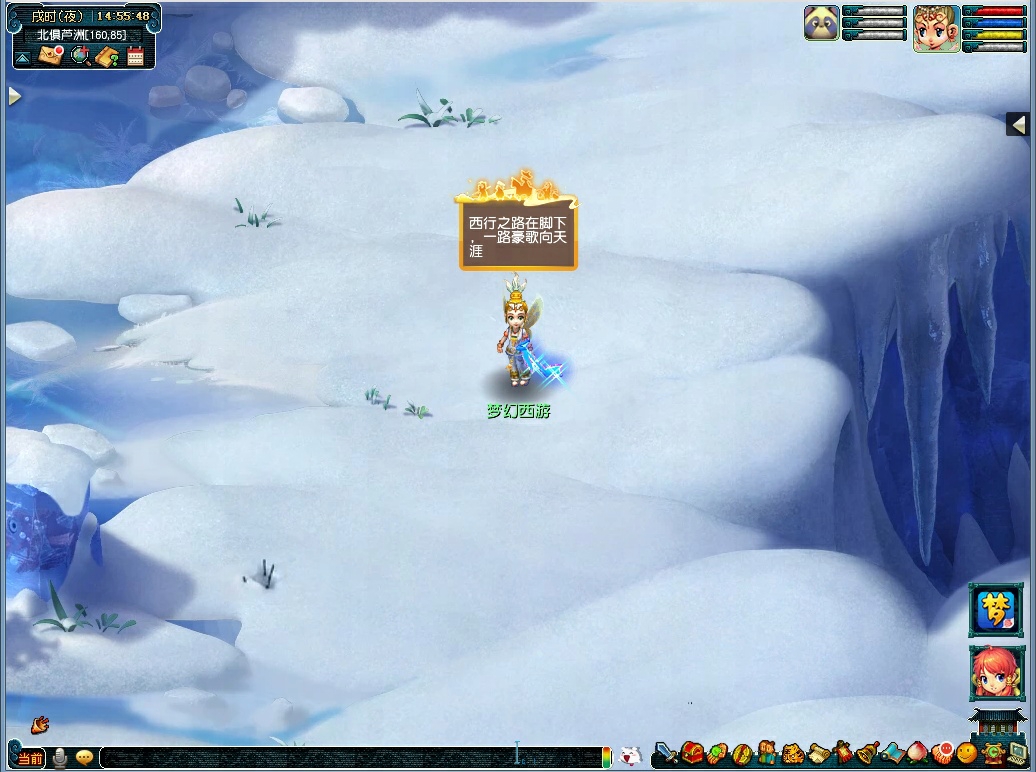Viewport: 1036px width, 772px height.
Task: Open the yellow smiley face friends icon
Action: (x=966, y=753)
